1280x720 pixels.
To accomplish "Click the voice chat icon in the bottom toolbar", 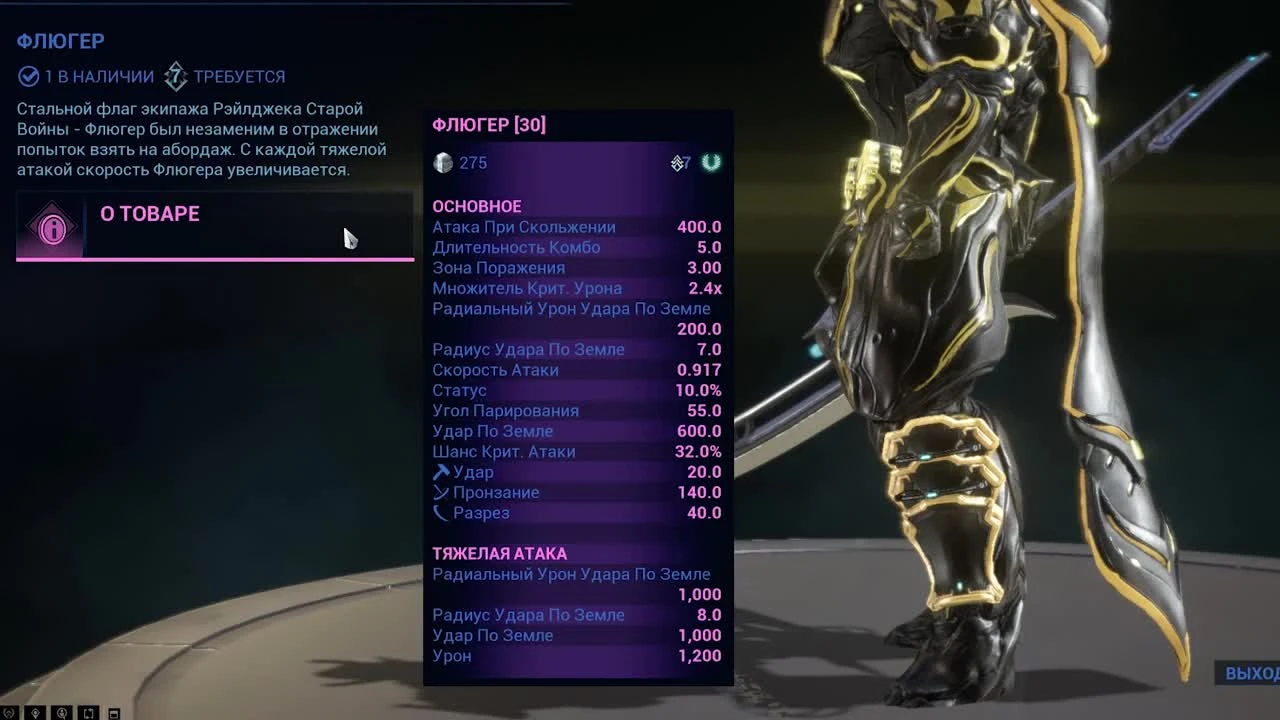I will [x=62, y=712].
